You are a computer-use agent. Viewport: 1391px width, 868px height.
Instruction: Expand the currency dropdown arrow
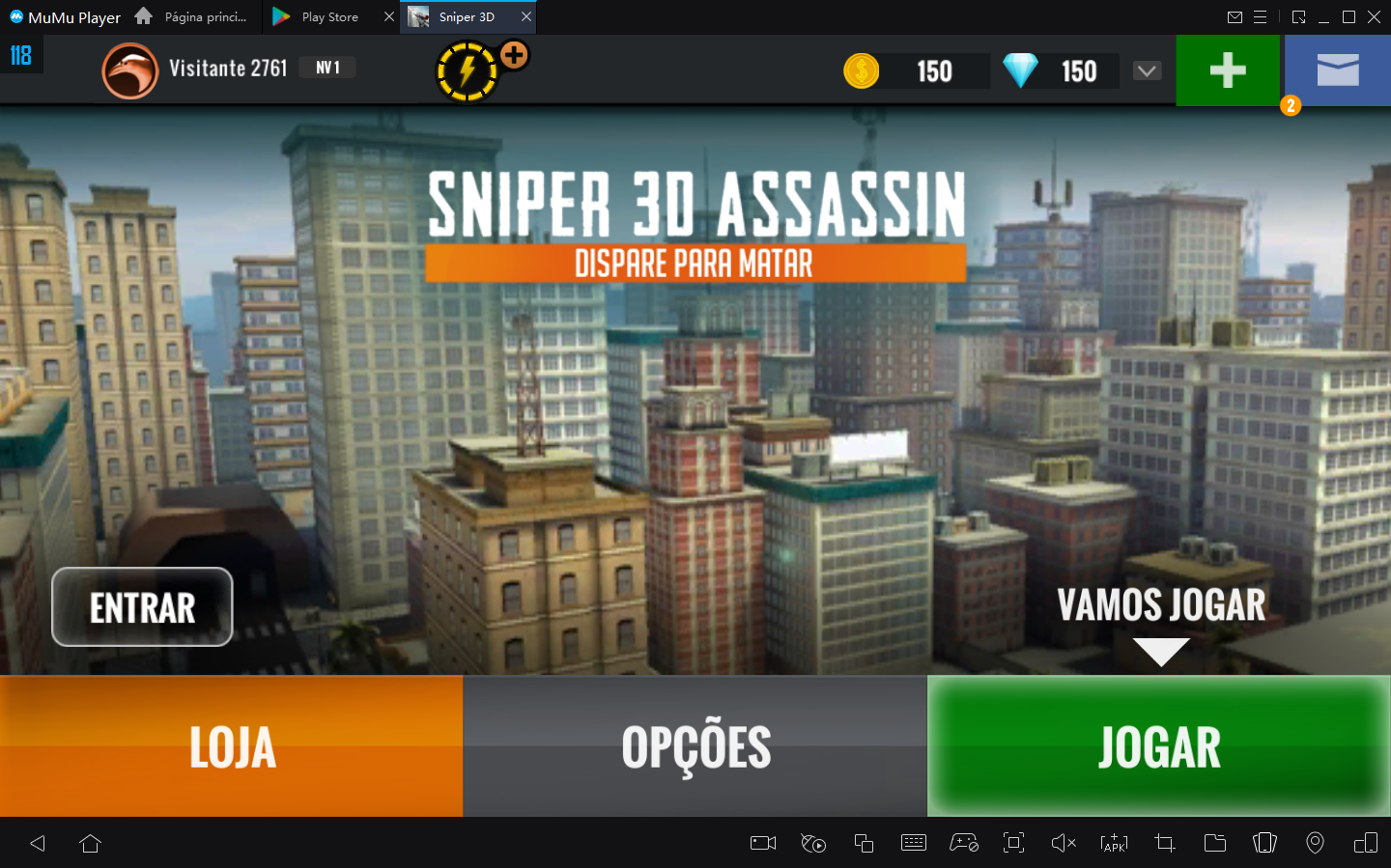1147,70
